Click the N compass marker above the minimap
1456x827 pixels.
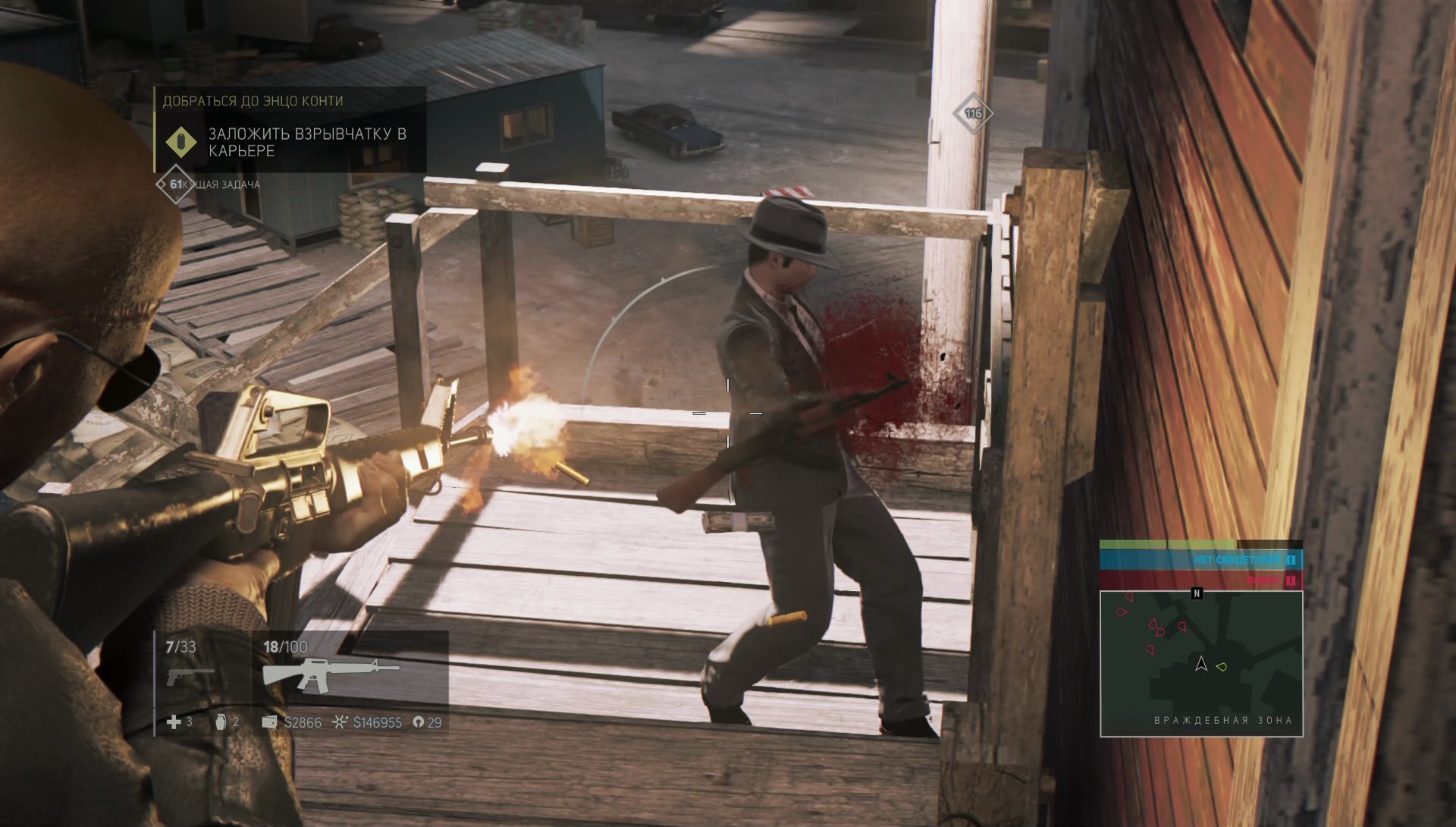pos(1197,593)
